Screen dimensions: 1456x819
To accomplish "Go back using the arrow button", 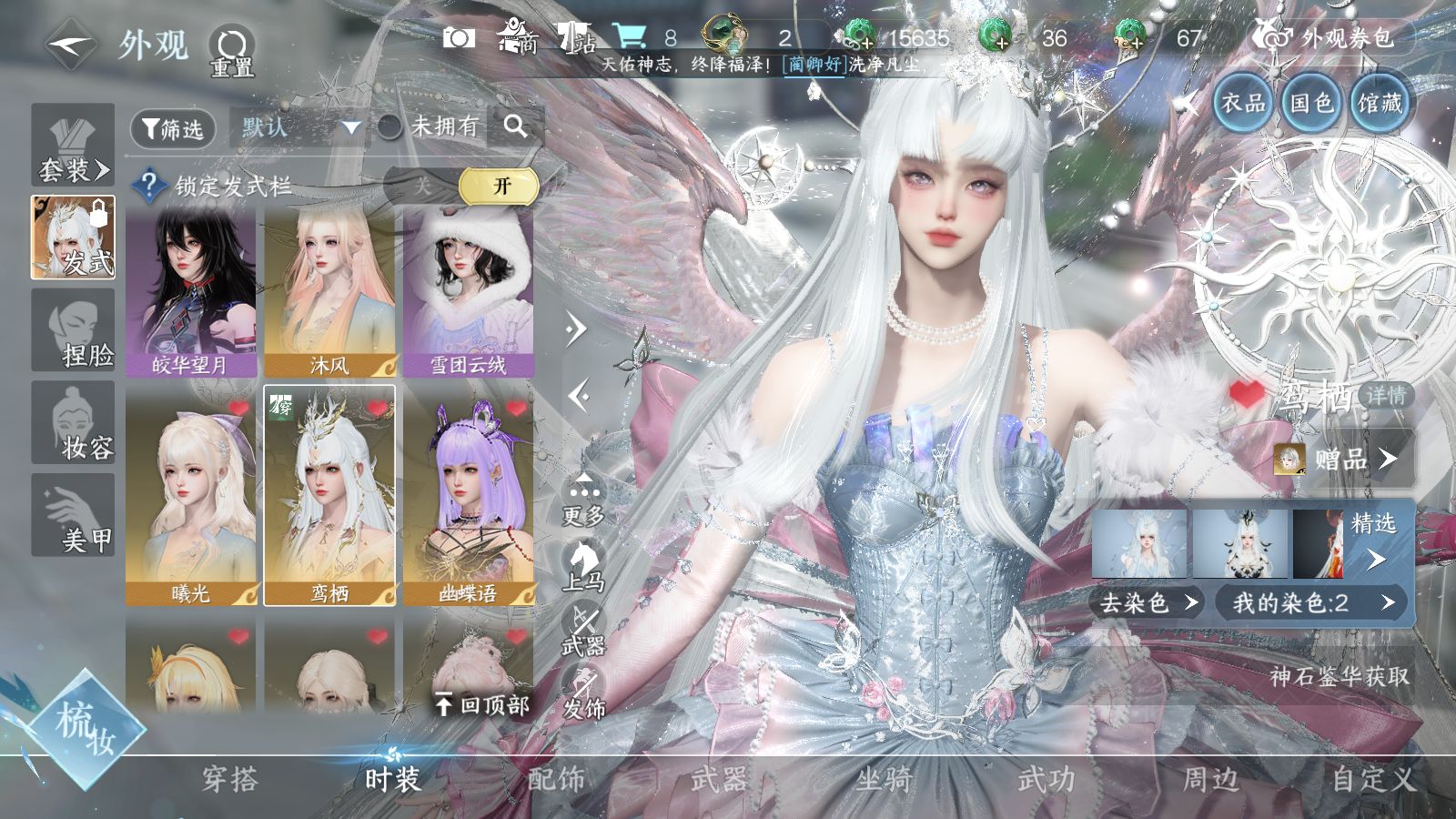I will pyautogui.click(x=71, y=44).
